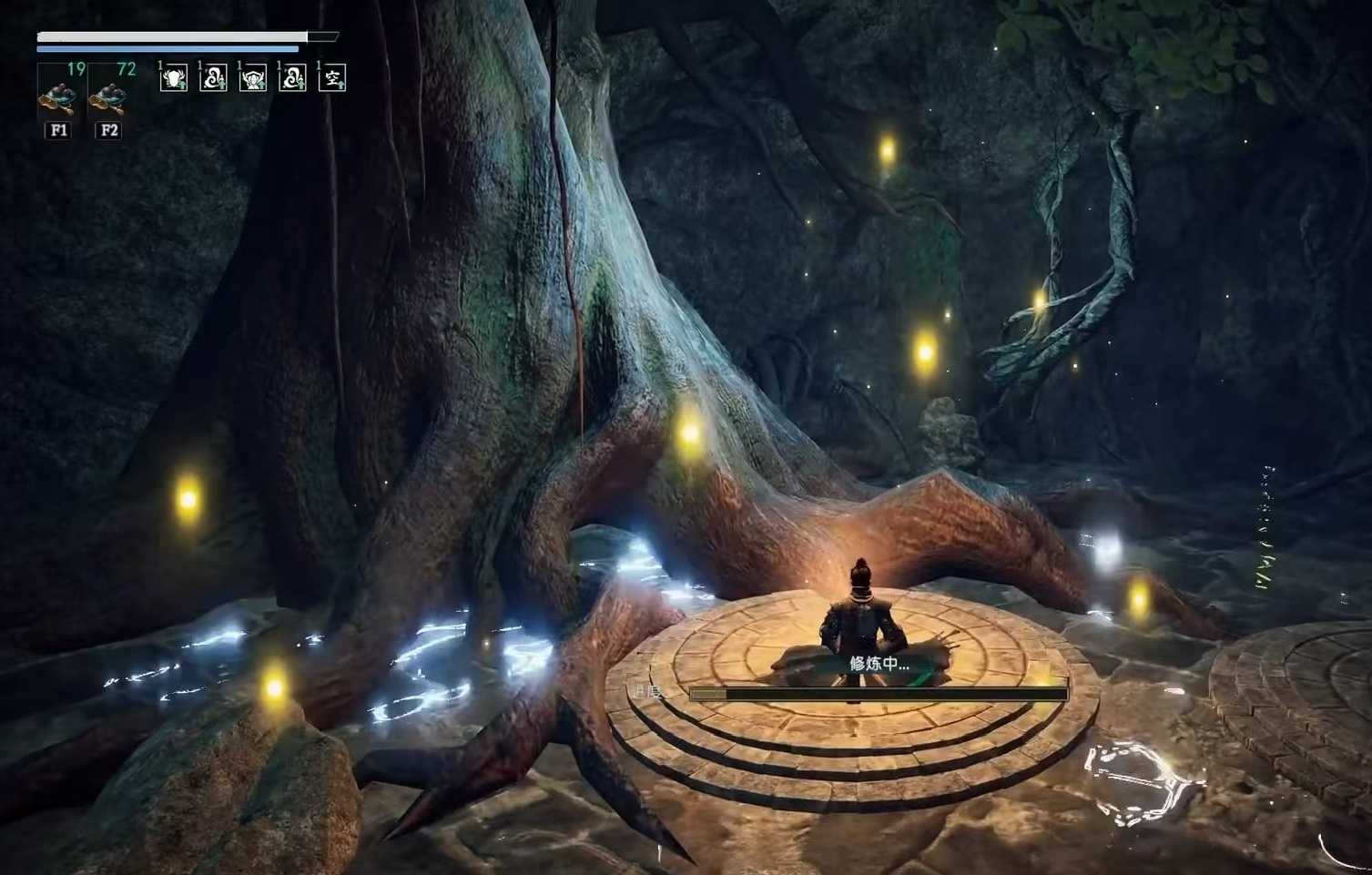Inspect the masked face buff icon
The width and height of the screenshot is (1372, 875).
click(x=252, y=78)
